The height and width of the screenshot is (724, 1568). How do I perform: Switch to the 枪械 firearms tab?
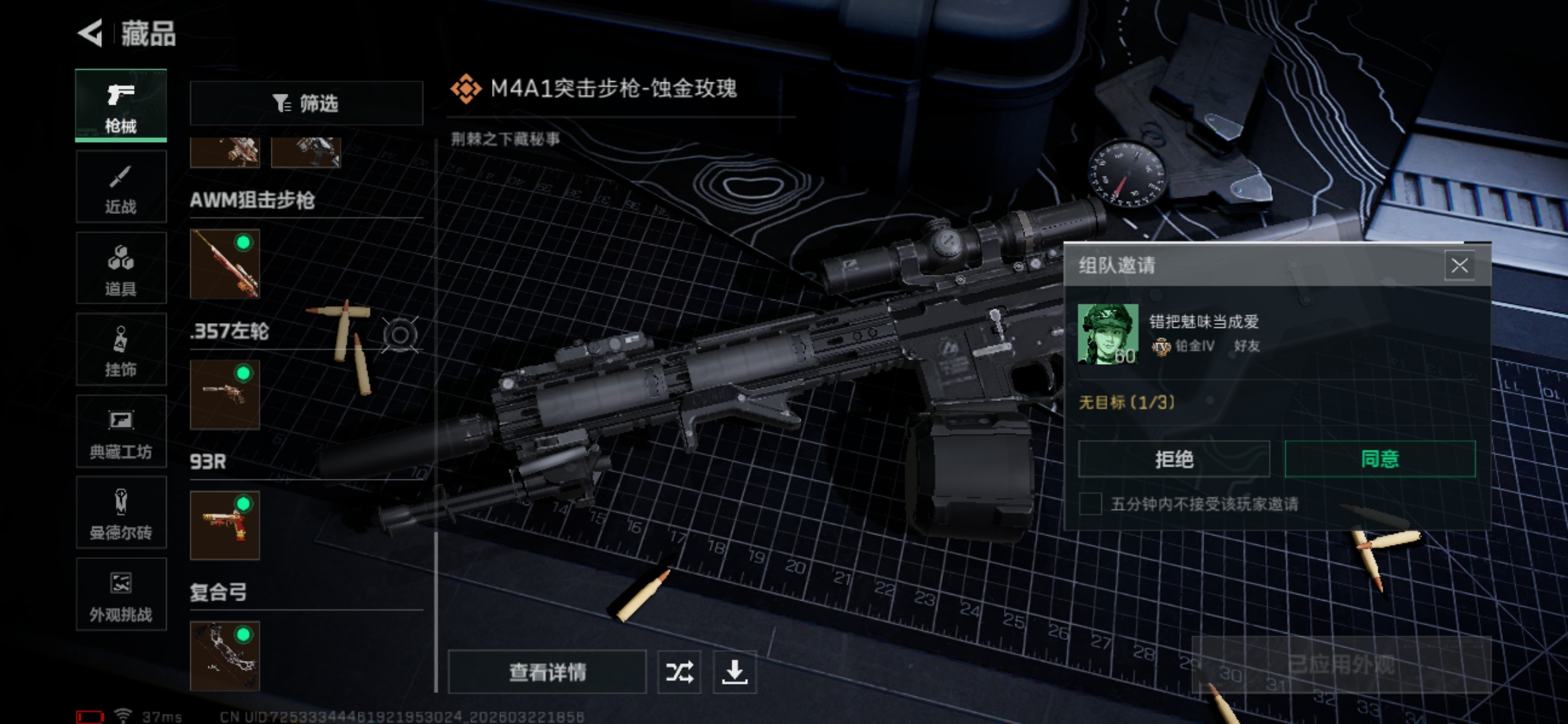tap(121, 106)
